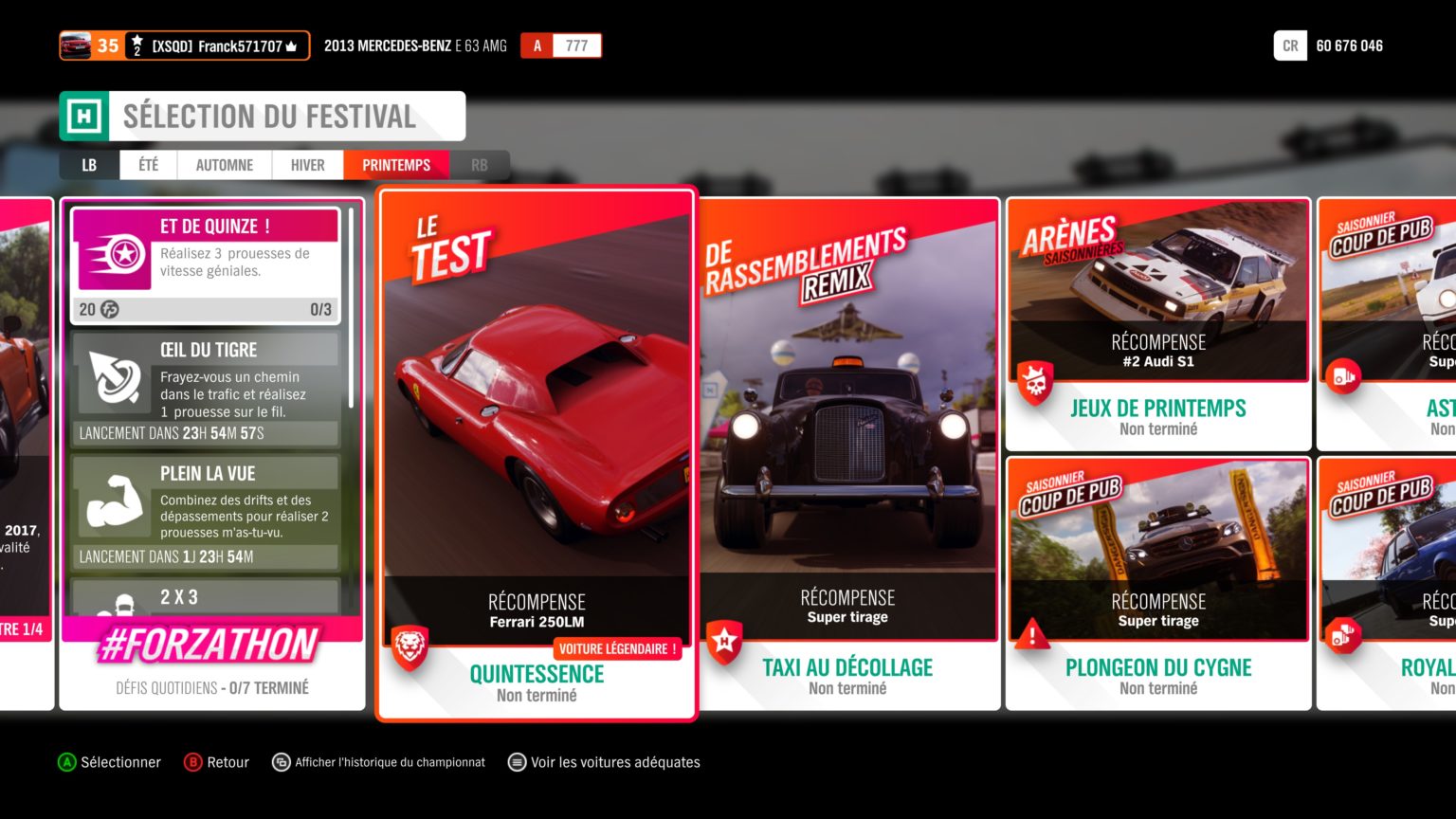View eligible cars via Voir les voitures adéquates
Screen dimensions: 1456x819
(604, 762)
